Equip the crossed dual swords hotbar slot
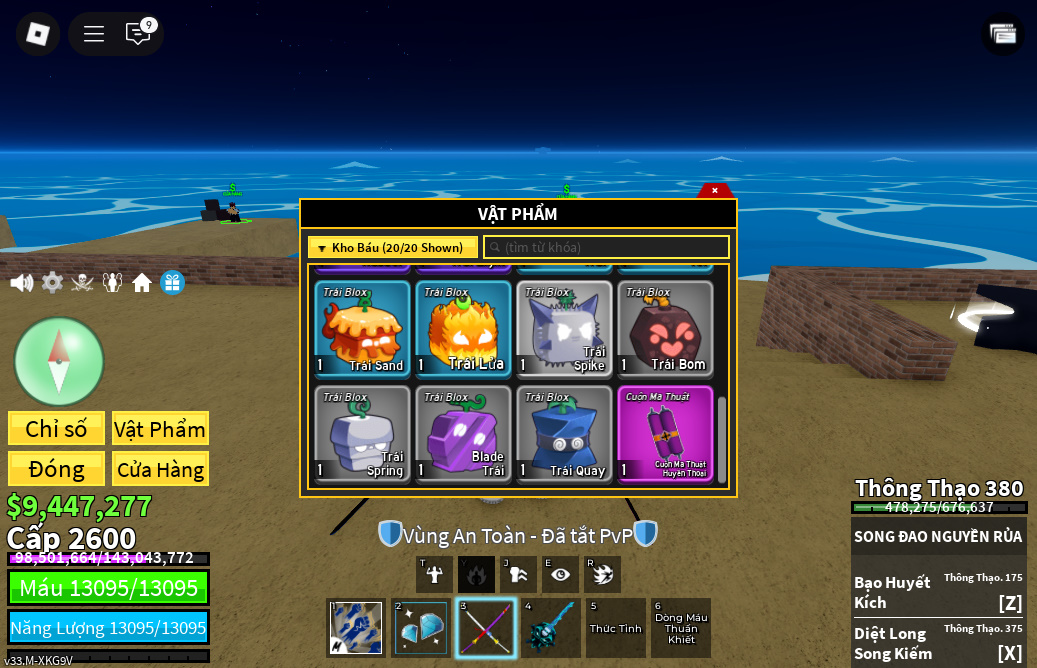 [x=486, y=628]
